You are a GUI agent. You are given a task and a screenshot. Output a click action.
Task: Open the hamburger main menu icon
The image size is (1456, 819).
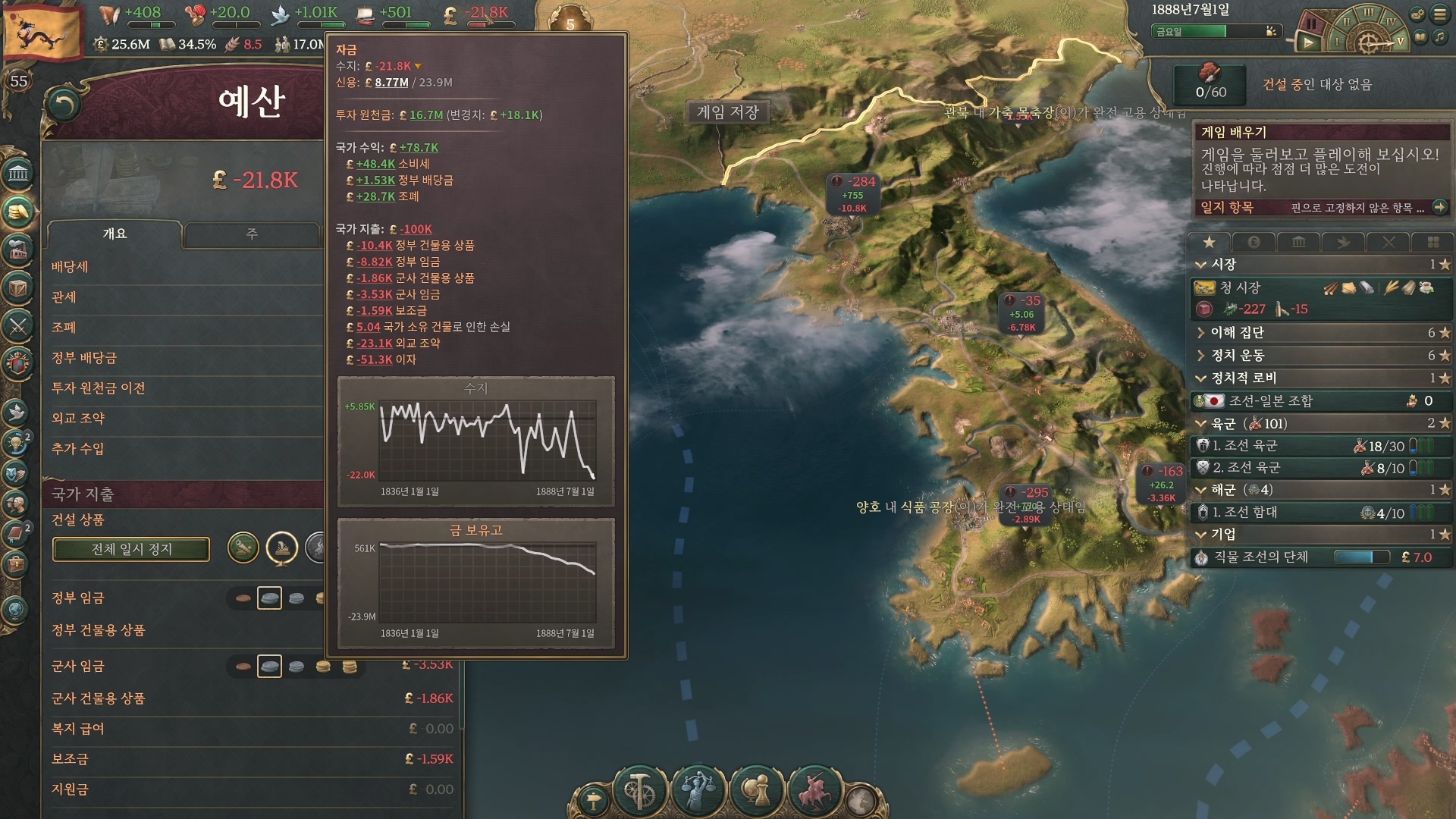(x=1439, y=14)
